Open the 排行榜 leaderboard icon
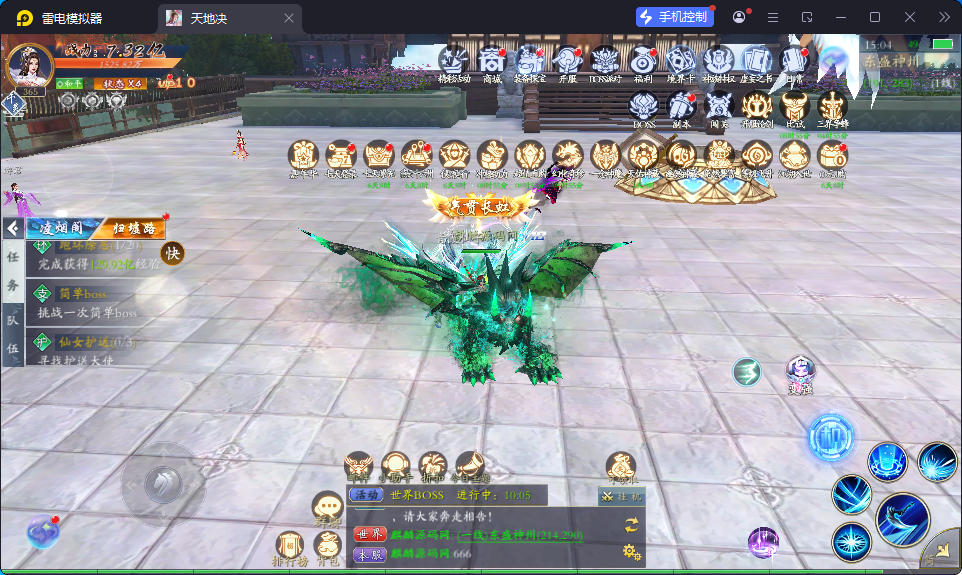Screen dimensions: 962x575 (x=291, y=547)
